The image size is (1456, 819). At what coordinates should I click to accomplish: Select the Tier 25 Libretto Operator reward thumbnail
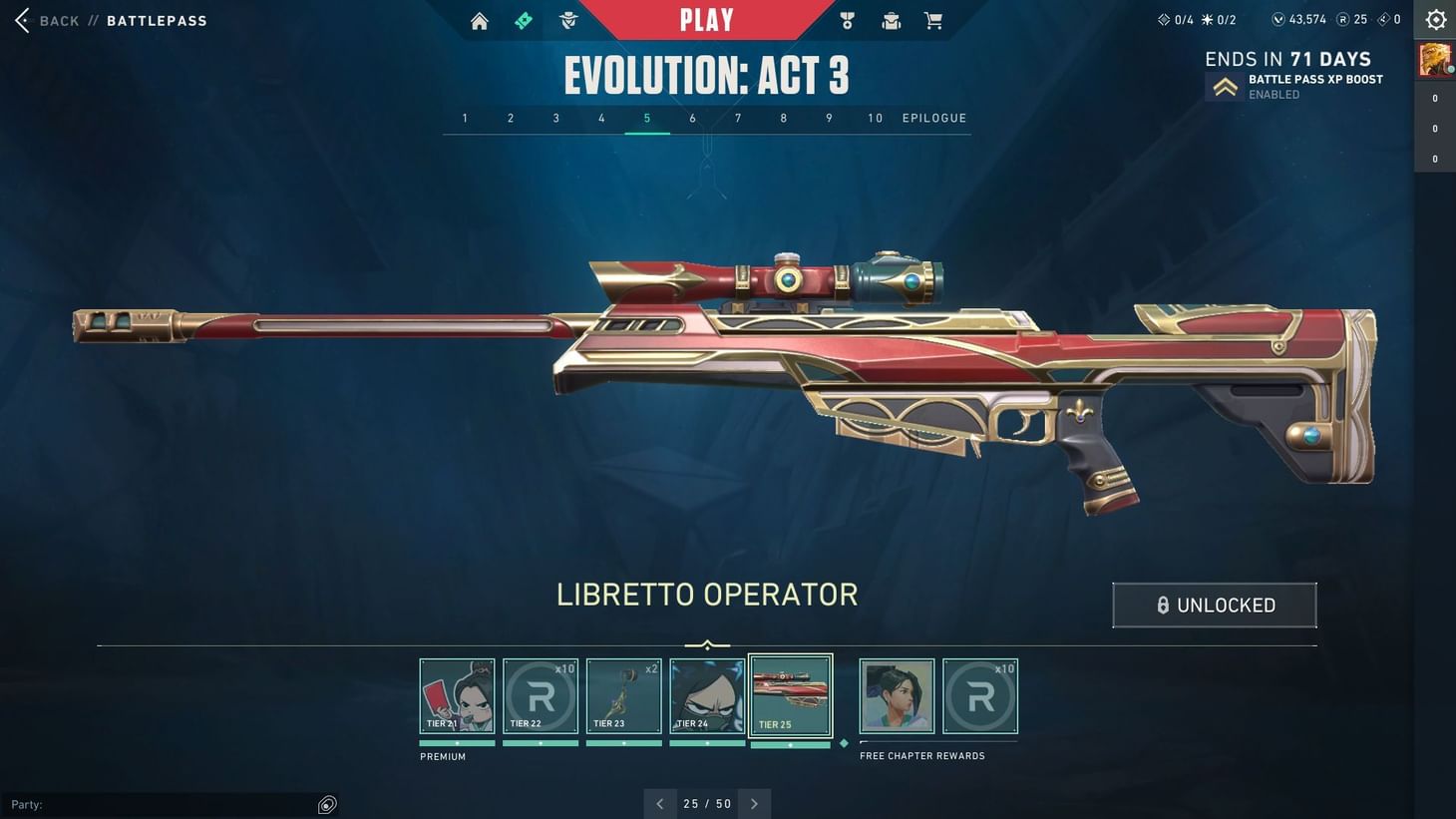click(x=790, y=695)
